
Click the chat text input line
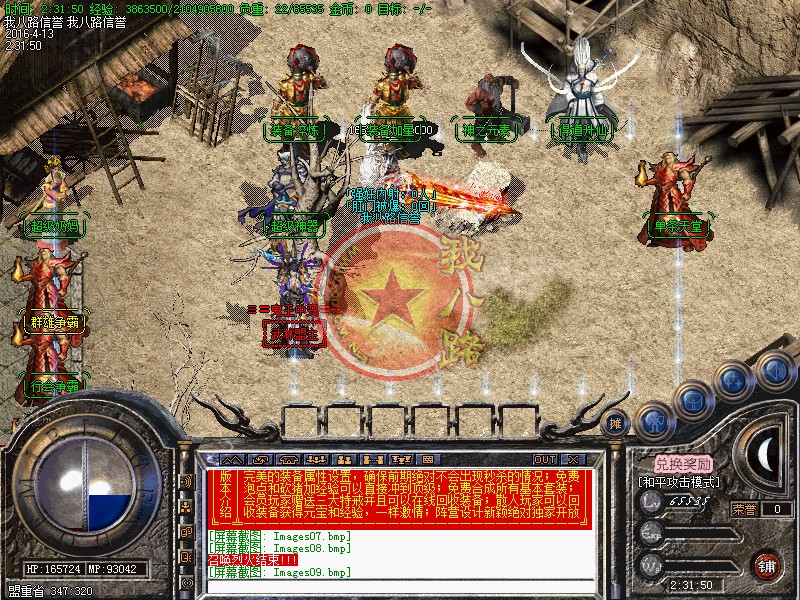tap(400, 586)
